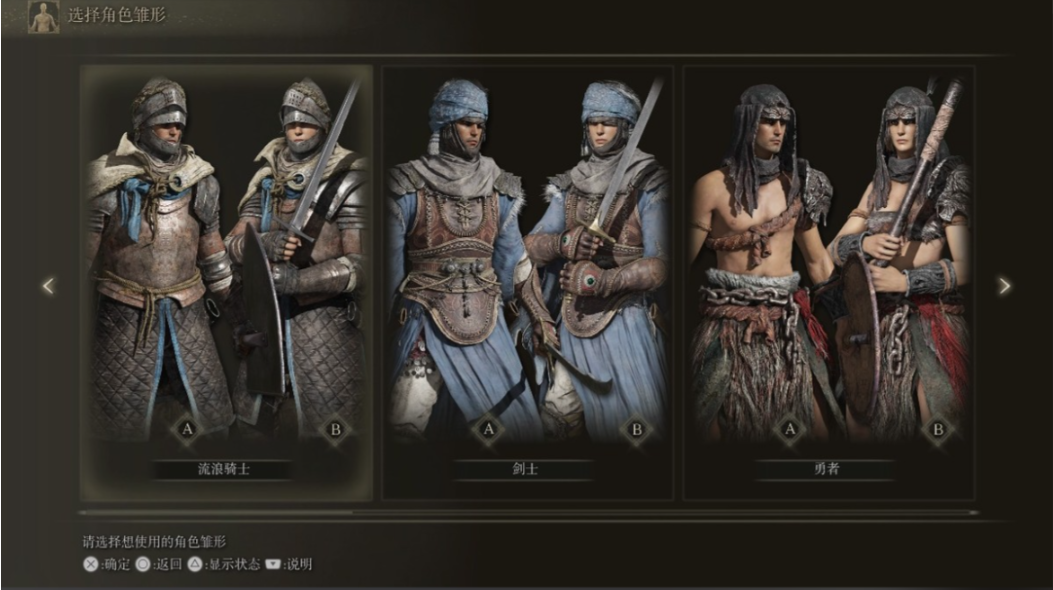The width and height of the screenshot is (1053, 590).
Task: Select body type B under 流浪骑士
Action: click(336, 430)
